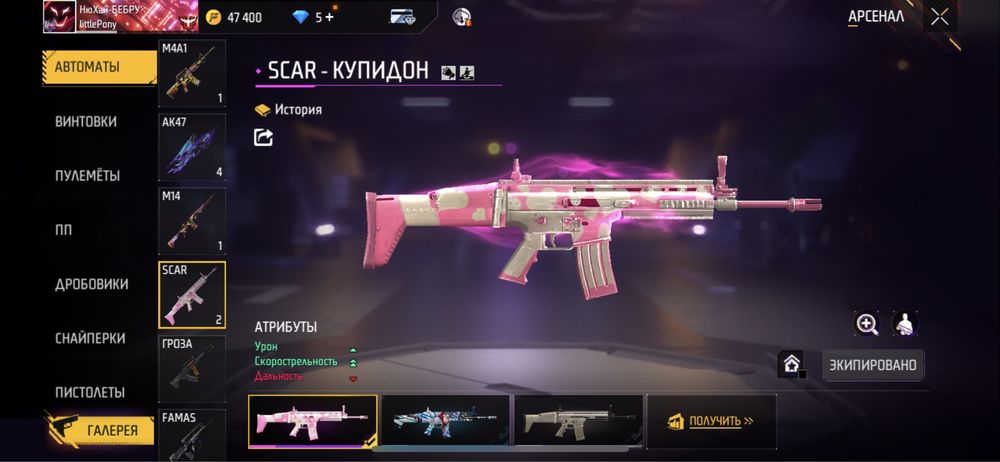This screenshot has width=1000, height=462.
Task: Select the FAMAS weapon tile
Action: point(192,434)
